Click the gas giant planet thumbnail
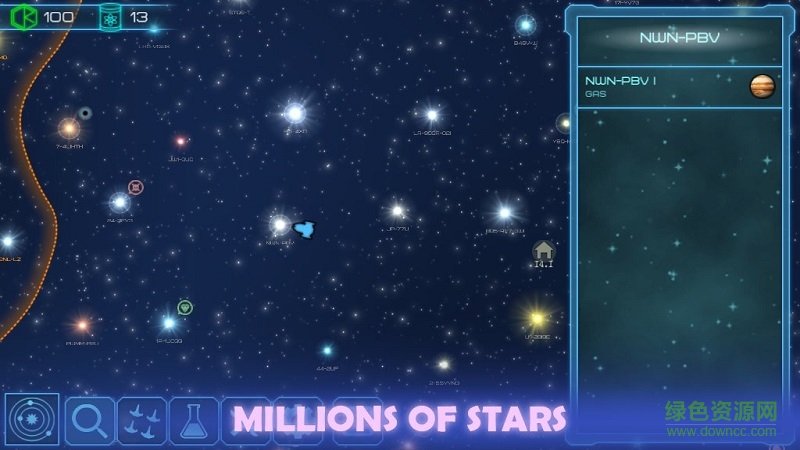 [x=762, y=87]
